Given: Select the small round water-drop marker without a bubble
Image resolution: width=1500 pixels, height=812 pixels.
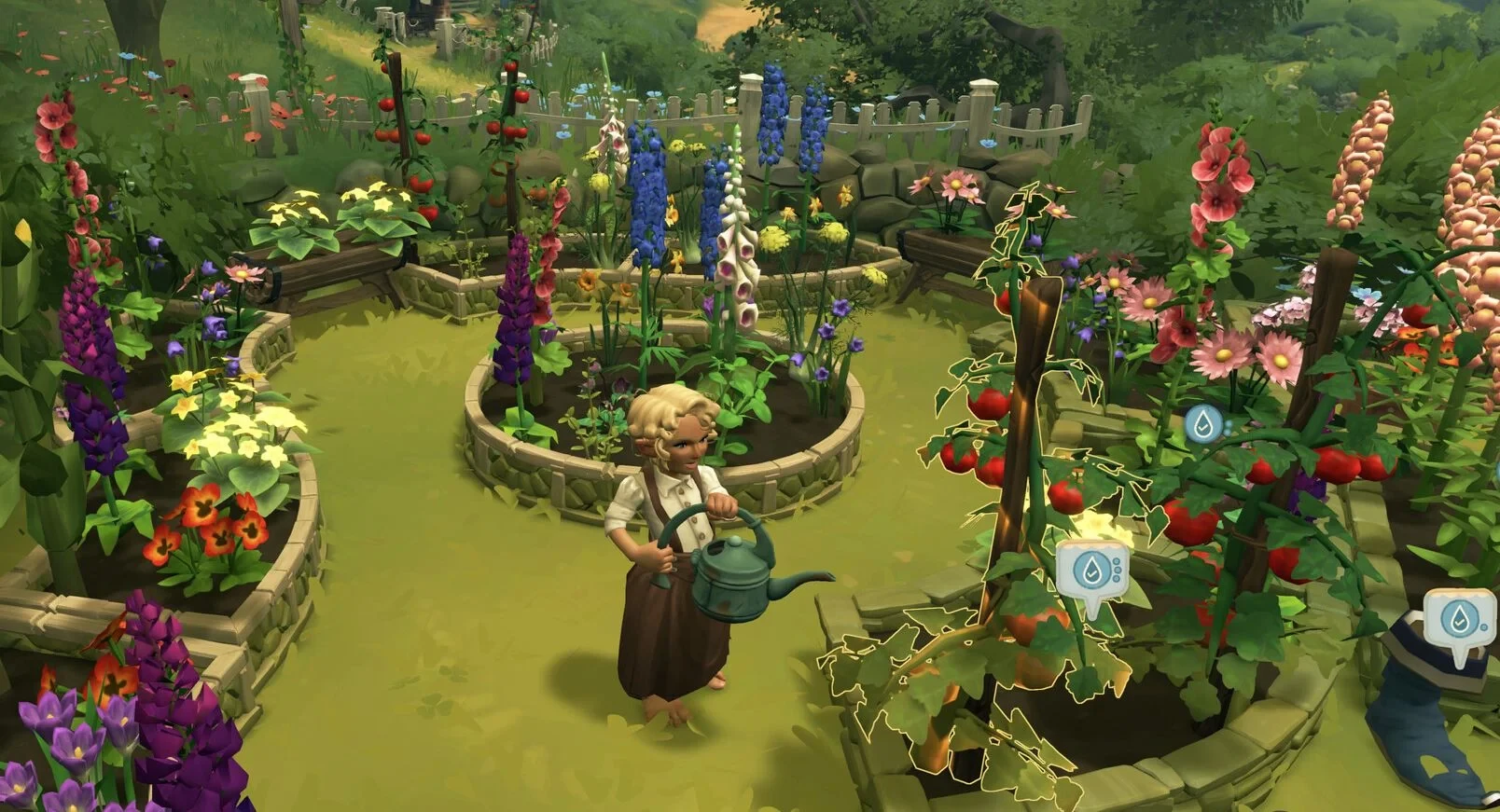Looking at the screenshot, I should click(1204, 425).
